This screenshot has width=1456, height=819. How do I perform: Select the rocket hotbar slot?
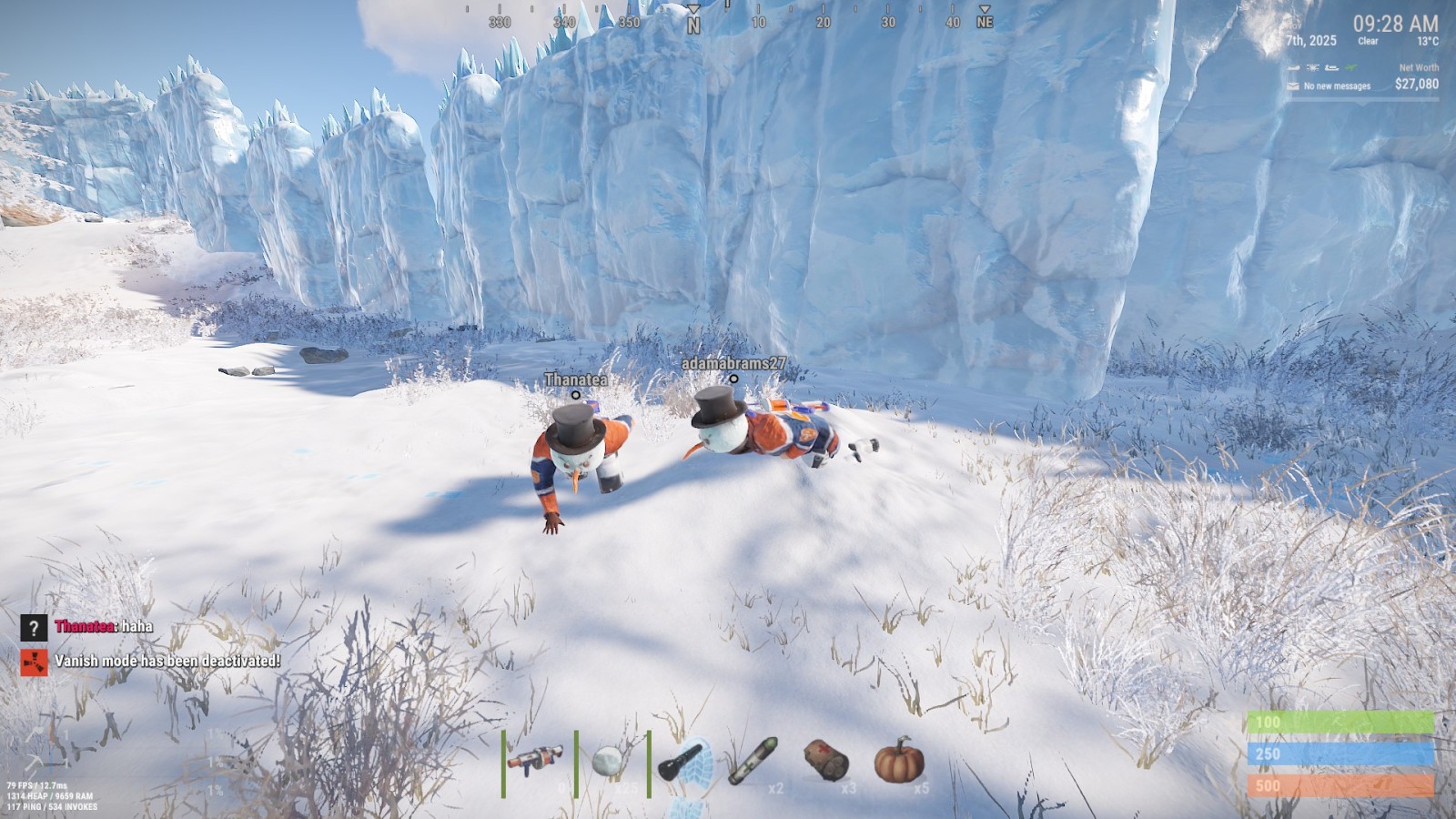pyautogui.click(x=753, y=761)
